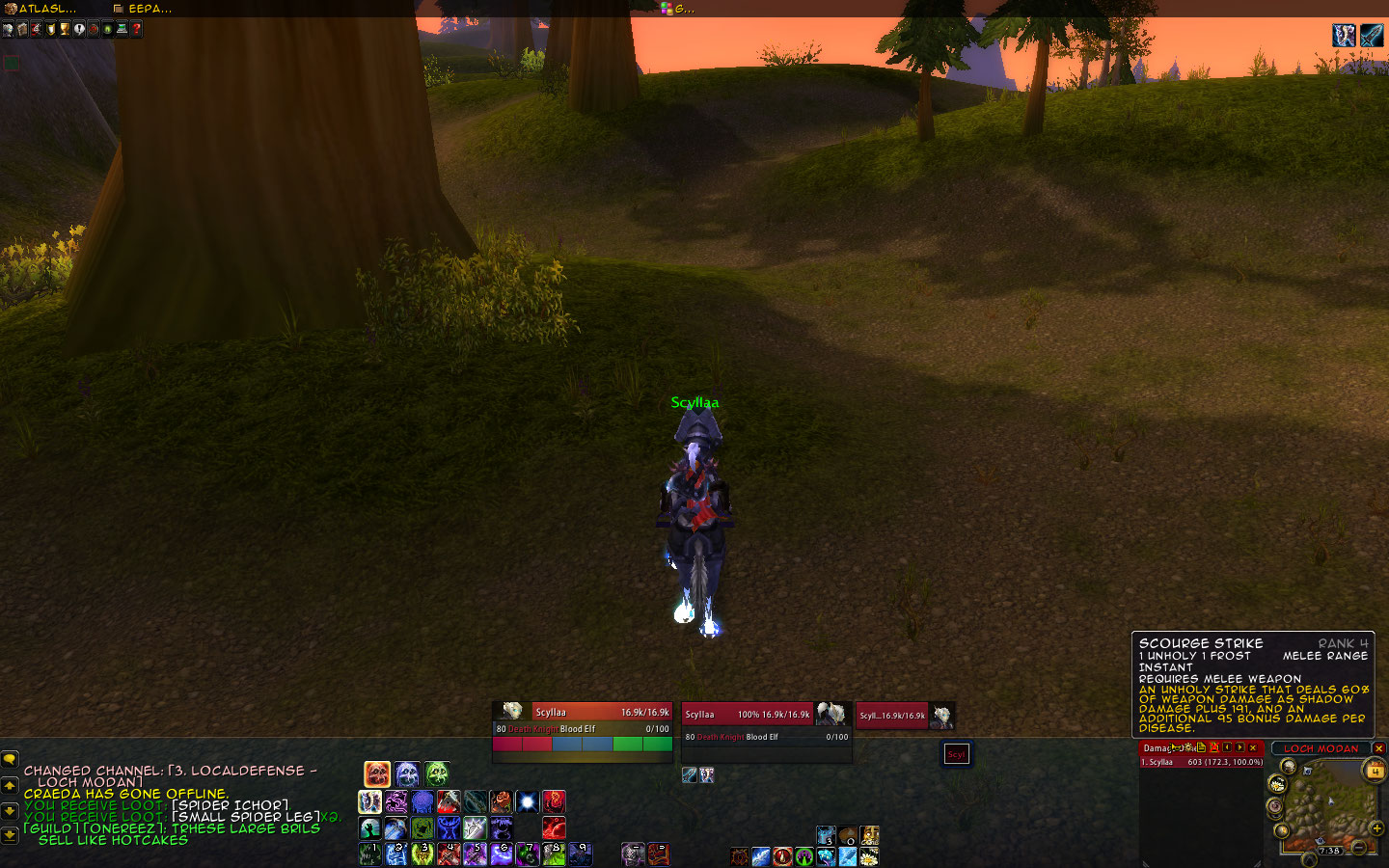Zoom in on the minimap
Viewport: 1389px width, 868px height.
tap(1377, 827)
